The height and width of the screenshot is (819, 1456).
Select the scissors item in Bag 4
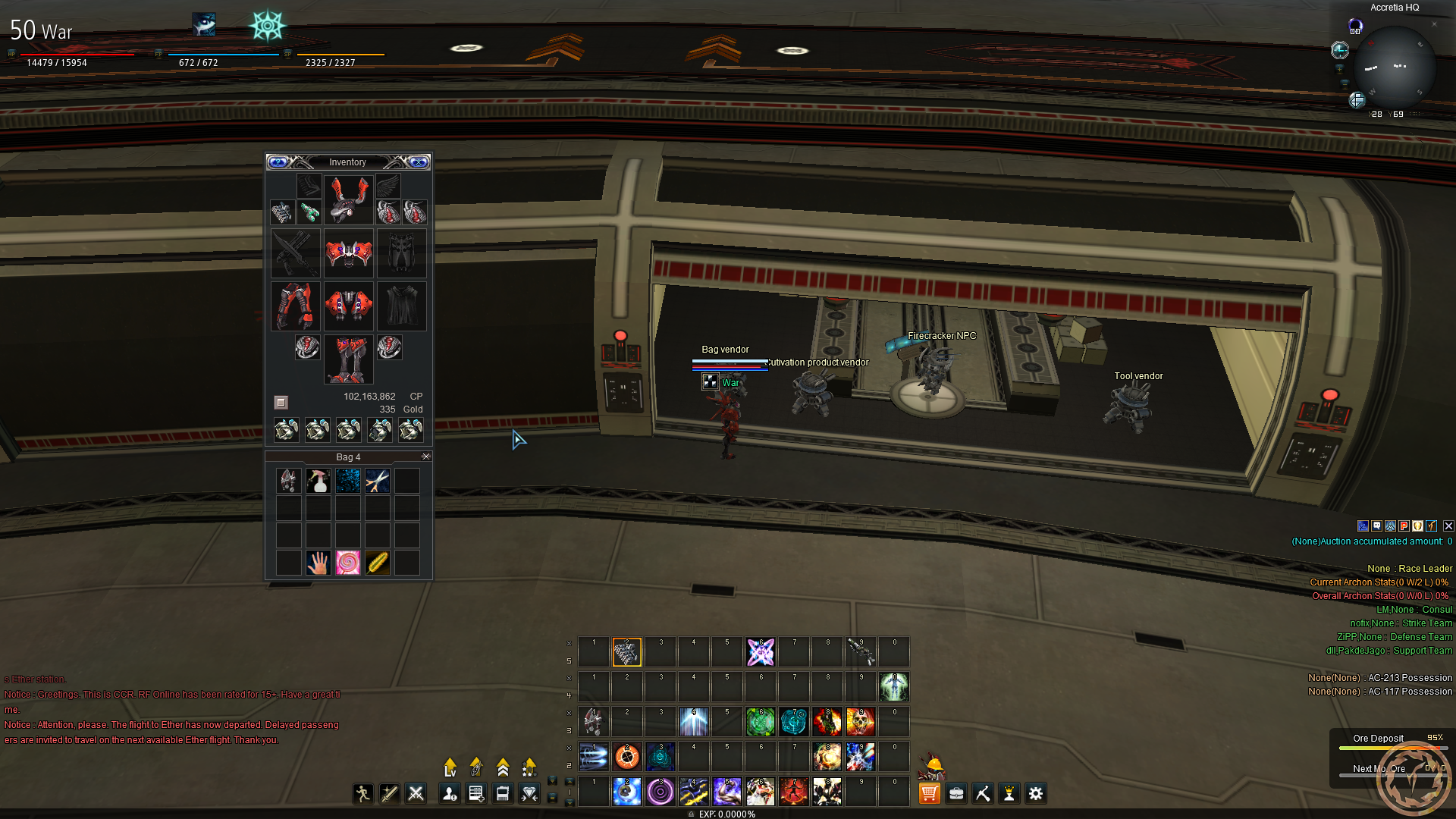click(x=378, y=481)
